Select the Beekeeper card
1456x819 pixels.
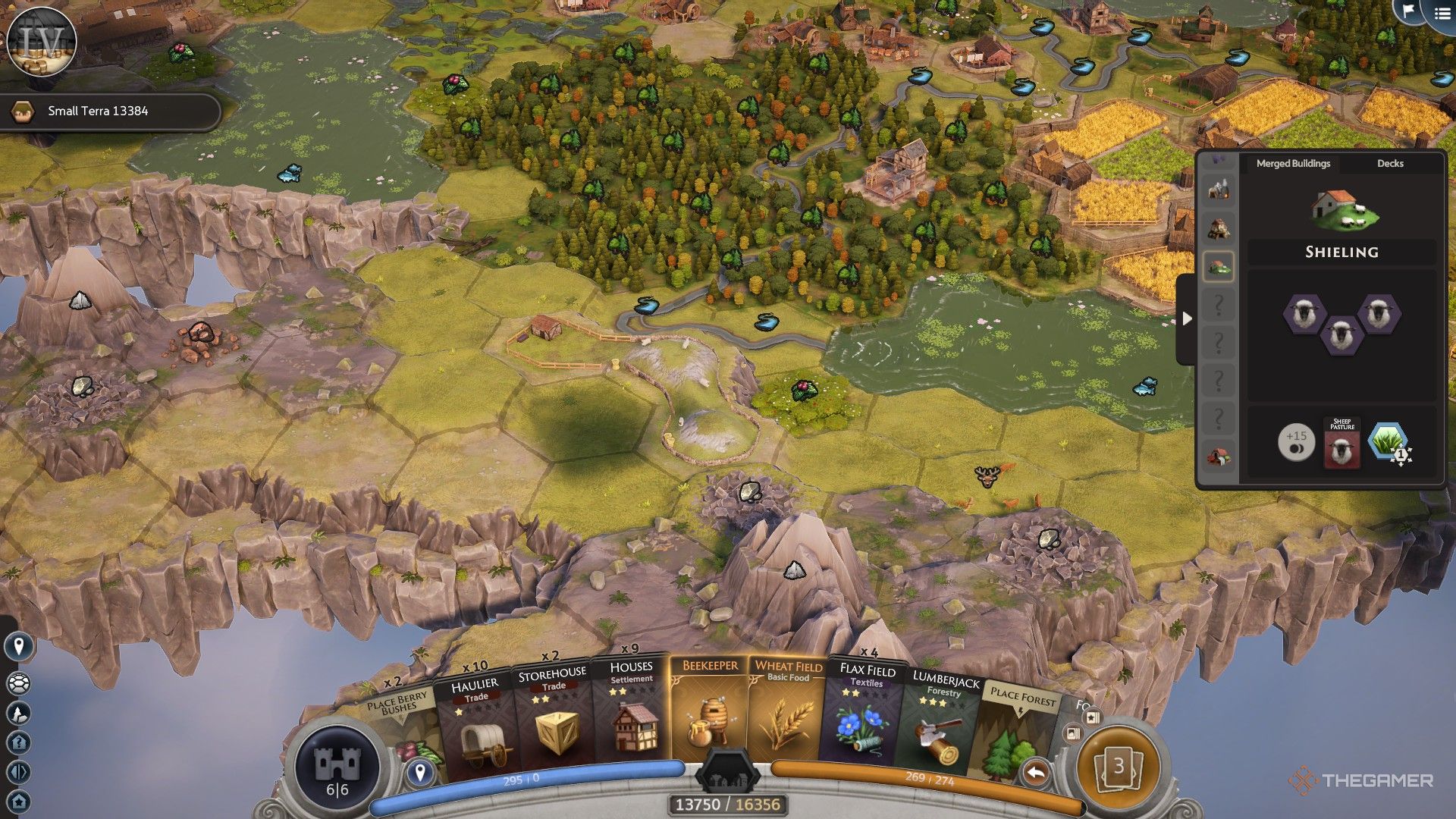pyautogui.click(x=709, y=713)
